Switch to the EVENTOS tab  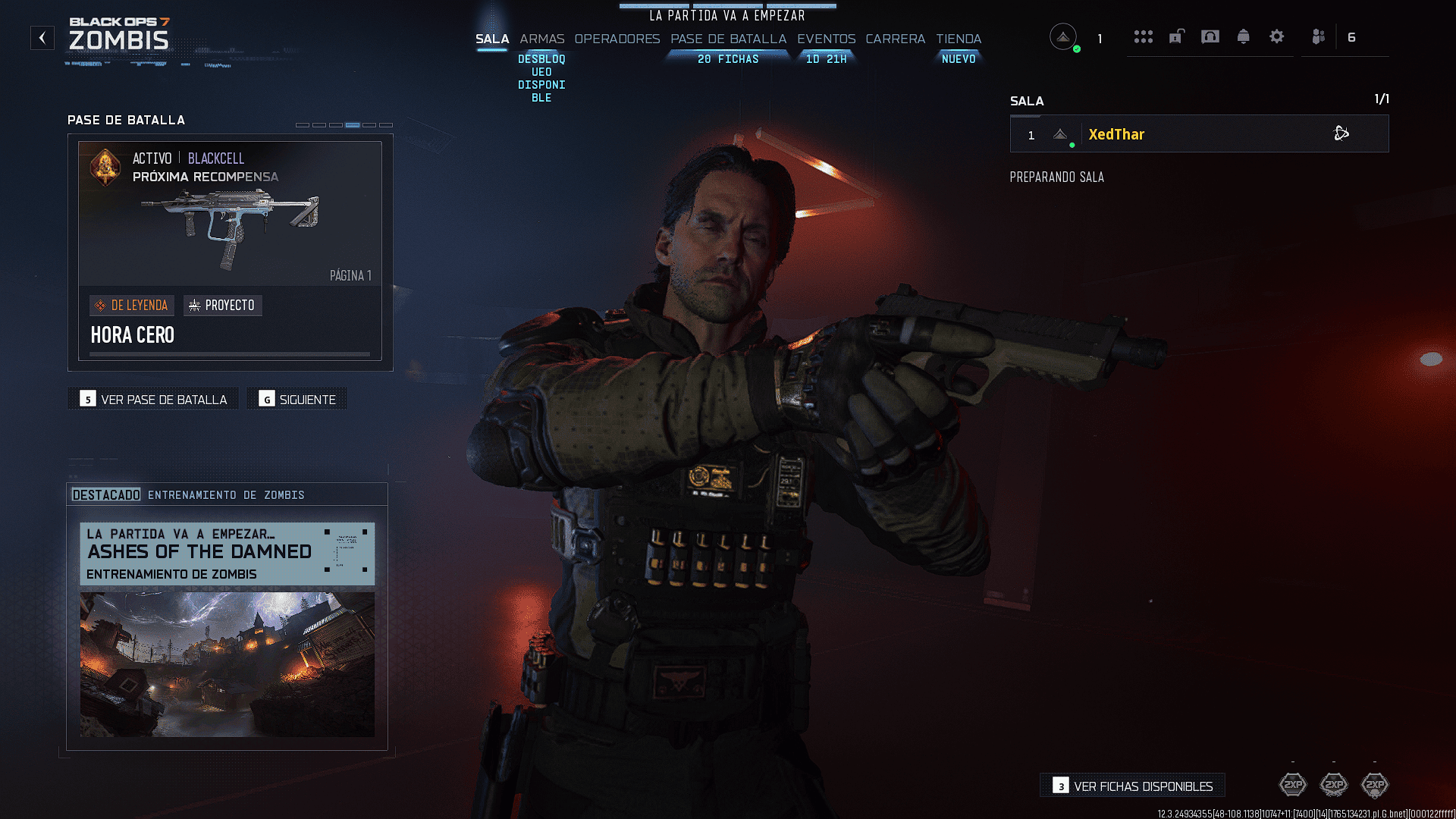click(x=826, y=39)
